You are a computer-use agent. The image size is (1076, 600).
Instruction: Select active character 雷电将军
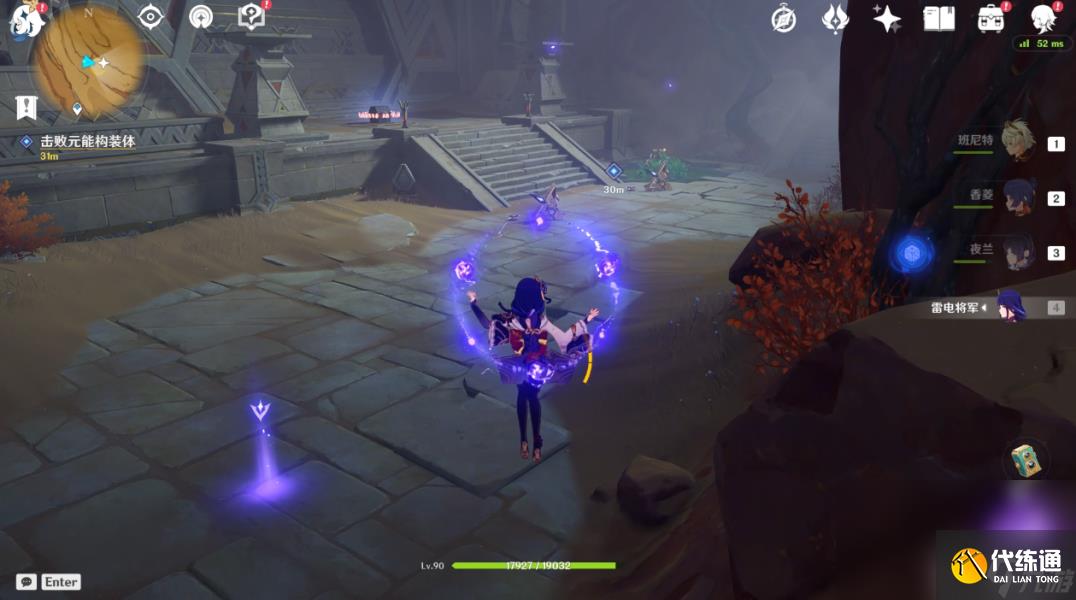(1008, 306)
